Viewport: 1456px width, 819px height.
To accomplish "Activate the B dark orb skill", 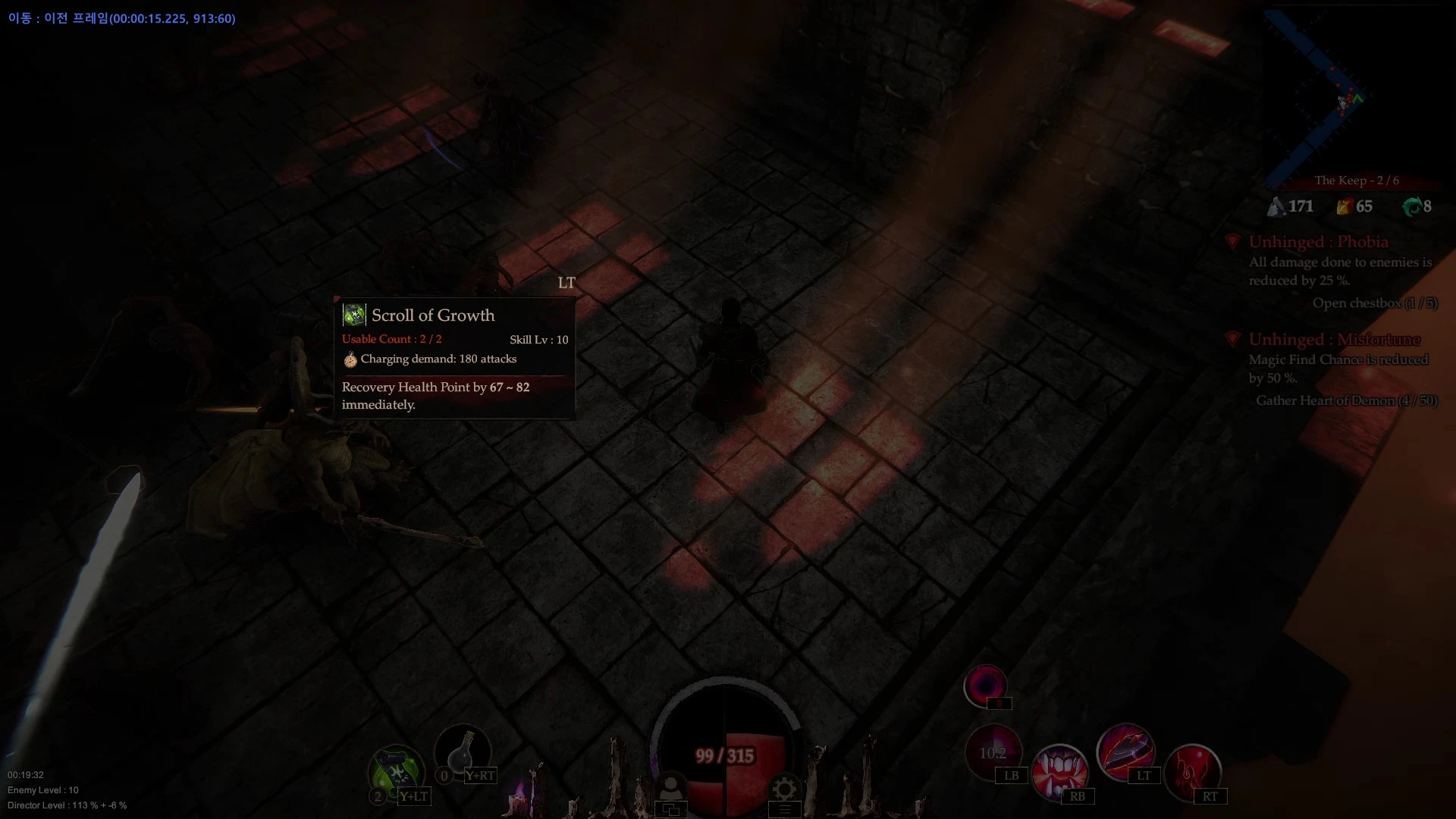I will pos(987,686).
